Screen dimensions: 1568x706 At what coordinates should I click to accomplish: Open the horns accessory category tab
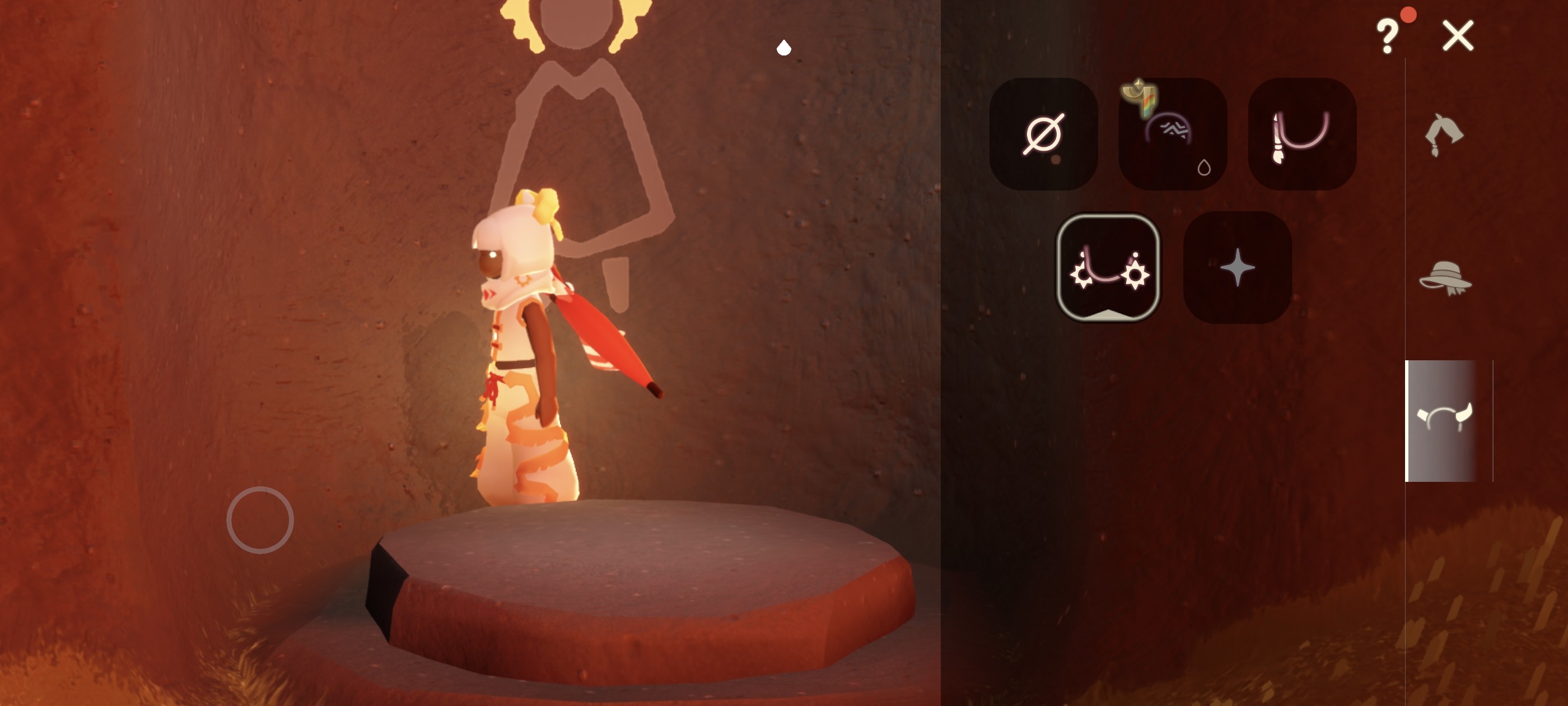1444,419
